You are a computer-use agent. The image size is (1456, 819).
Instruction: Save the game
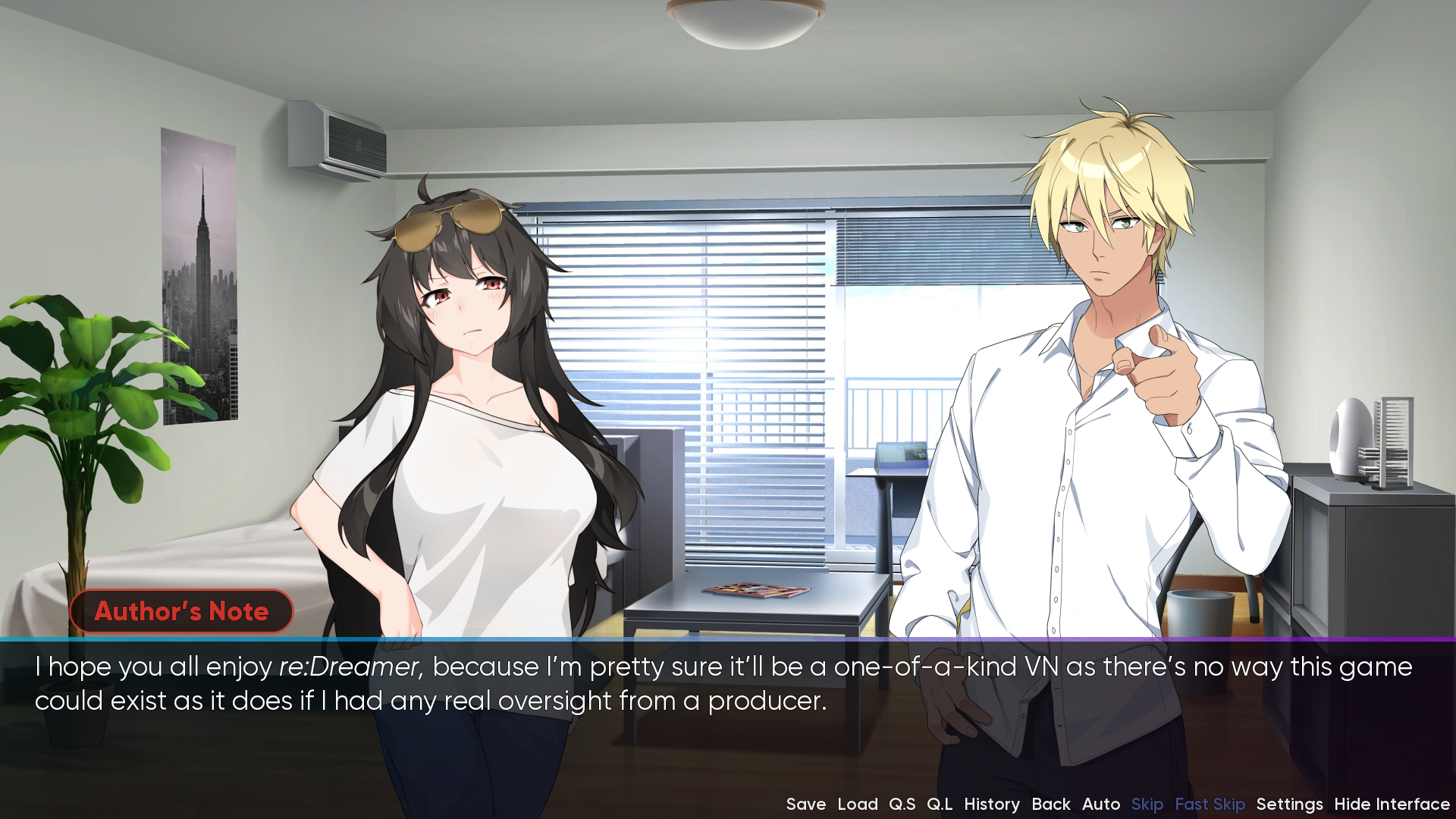pos(806,804)
